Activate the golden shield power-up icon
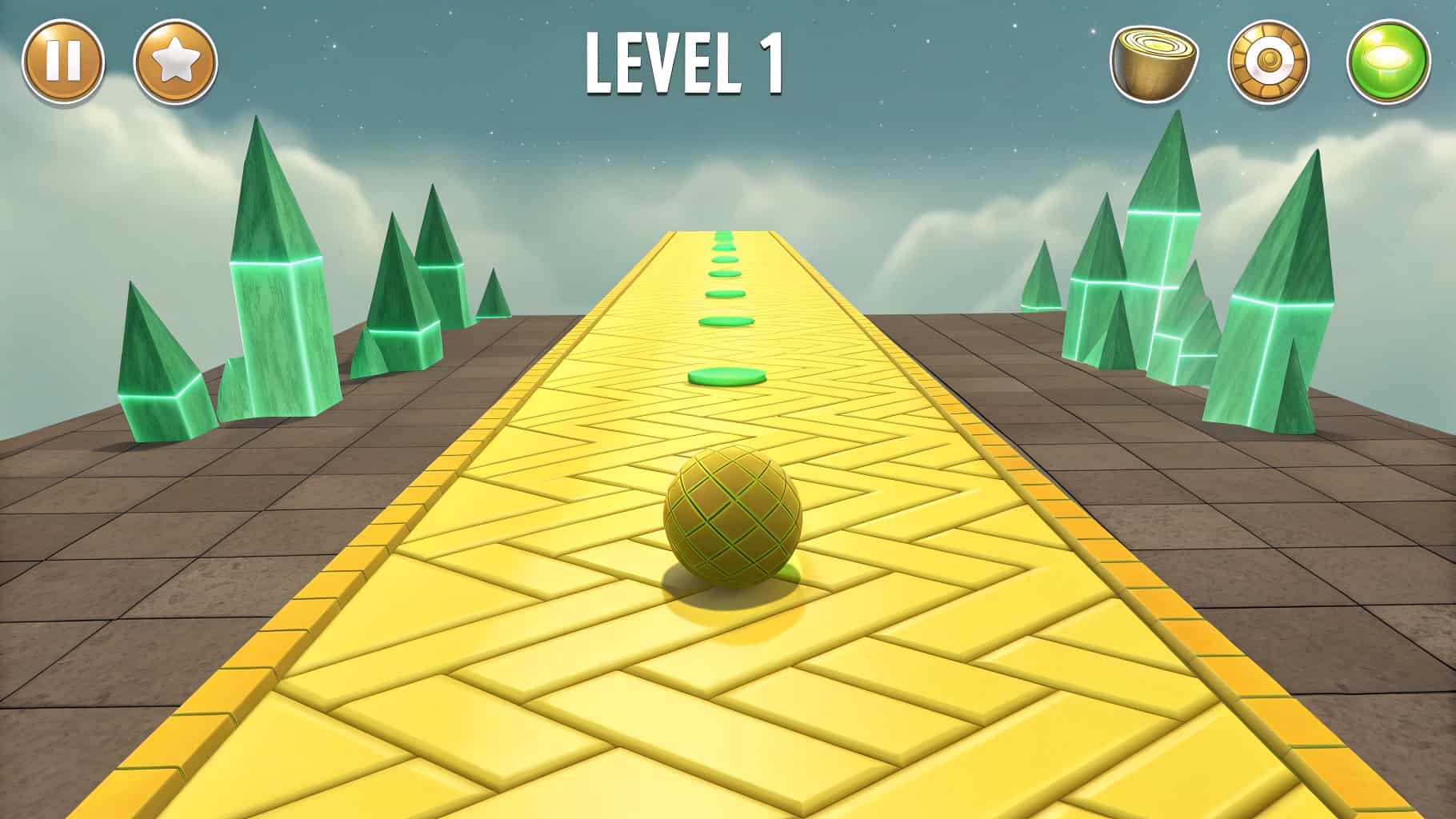The height and width of the screenshot is (819, 1456). coord(1266,61)
